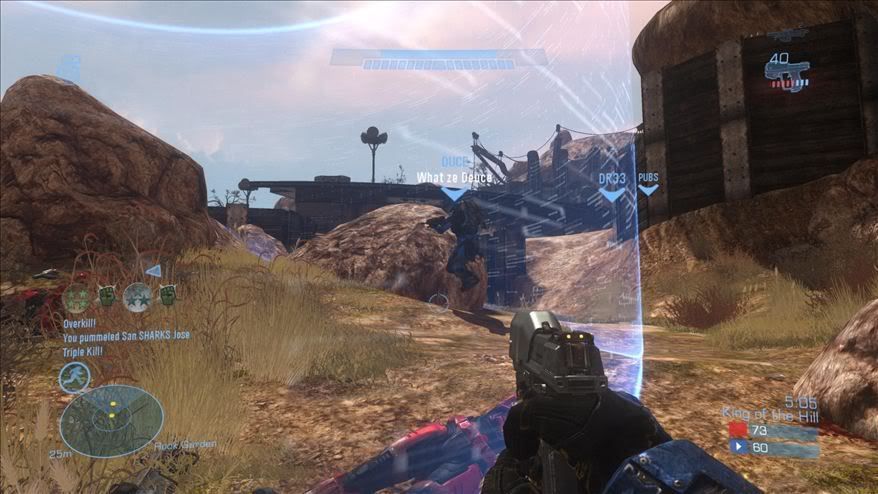878x494 pixels.
Task: Click the grey Triple Kill star medal
Action: click(x=137, y=297)
